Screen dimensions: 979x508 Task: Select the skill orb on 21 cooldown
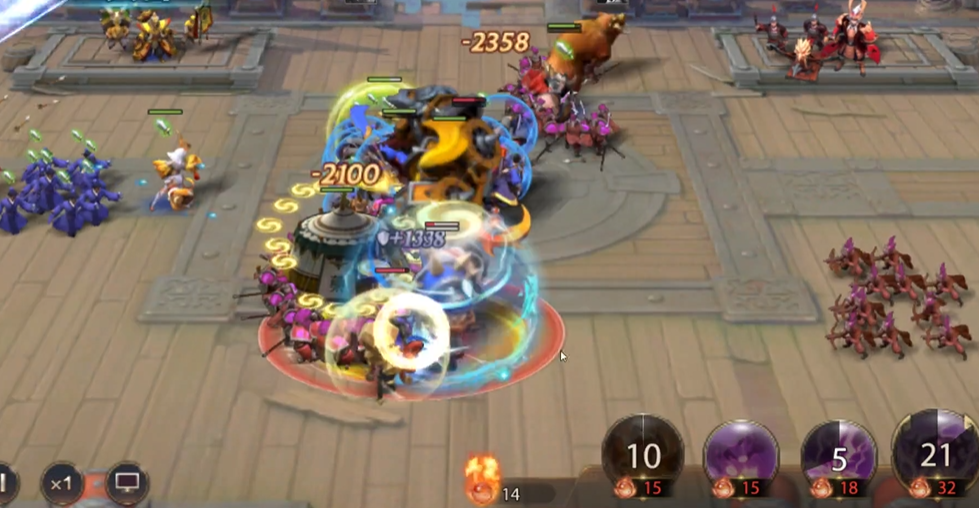936,455
